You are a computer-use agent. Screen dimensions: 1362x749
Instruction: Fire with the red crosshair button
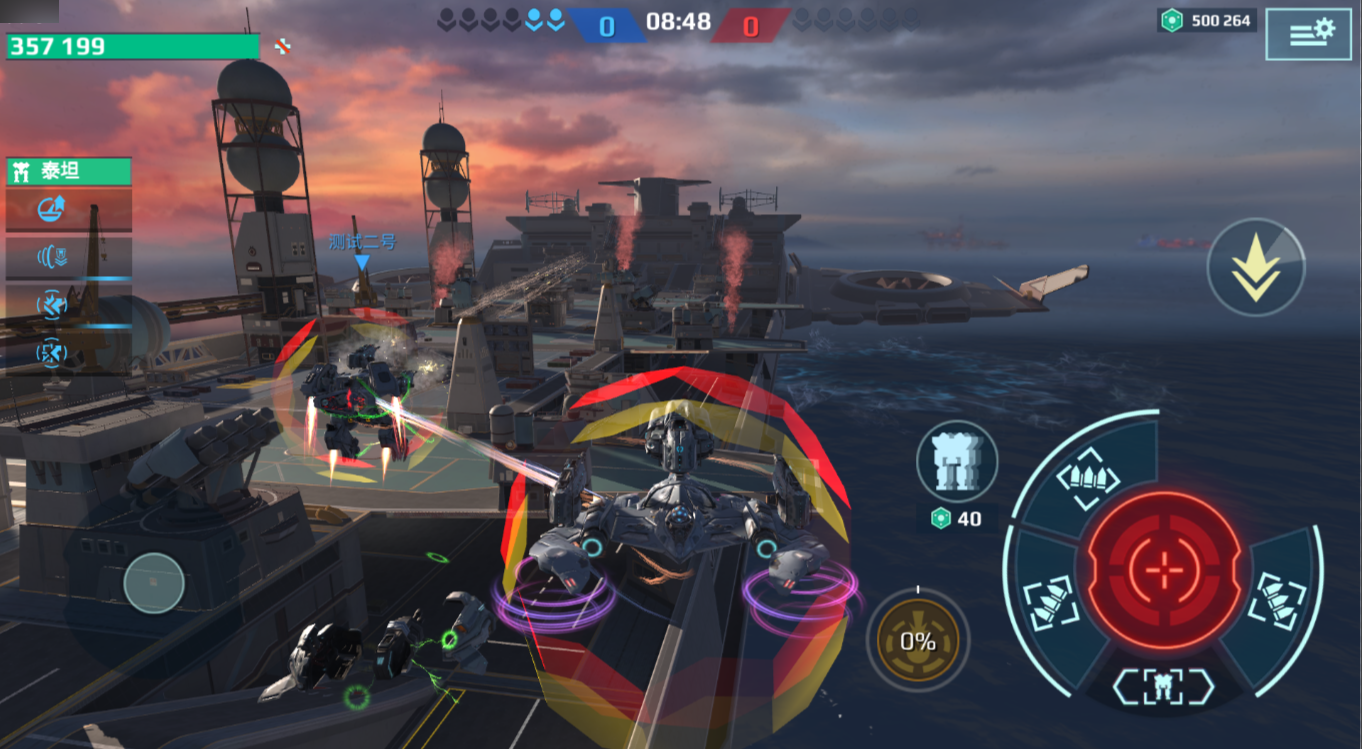[1164, 570]
